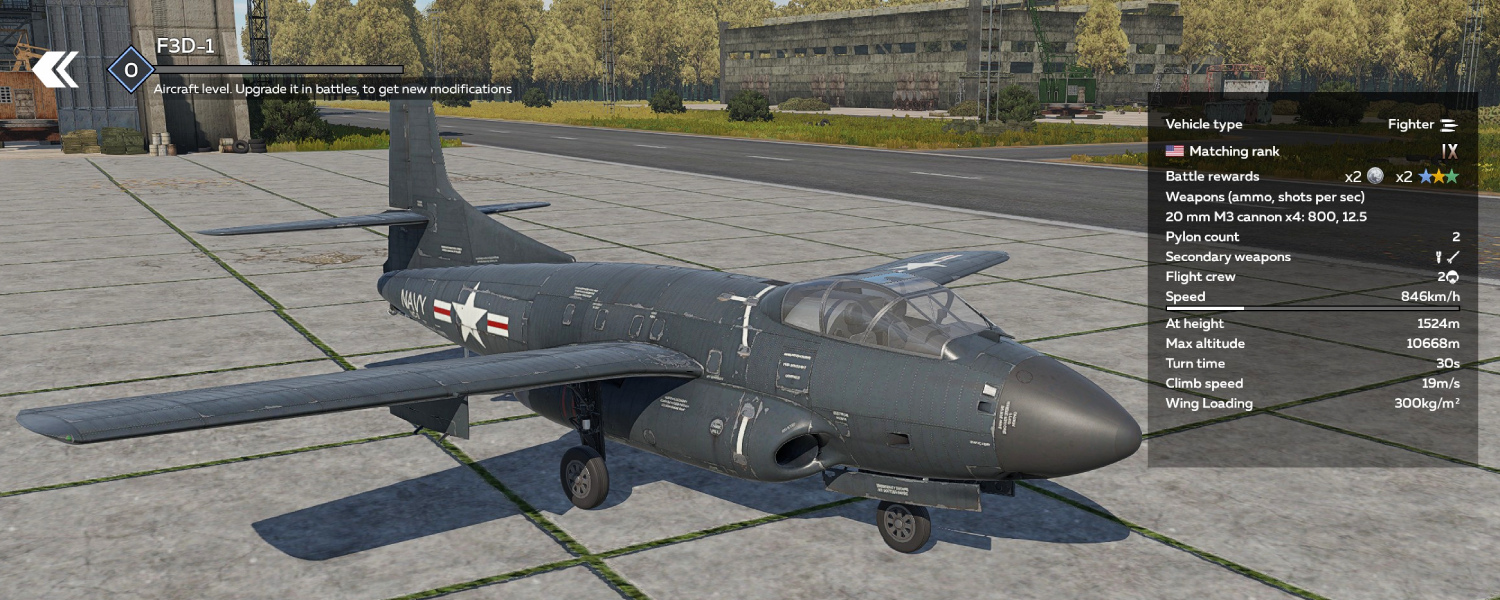This screenshot has width=1500, height=600.
Task: Select the aircraft level 0 diamond badge
Action: click(x=130, y=70)
